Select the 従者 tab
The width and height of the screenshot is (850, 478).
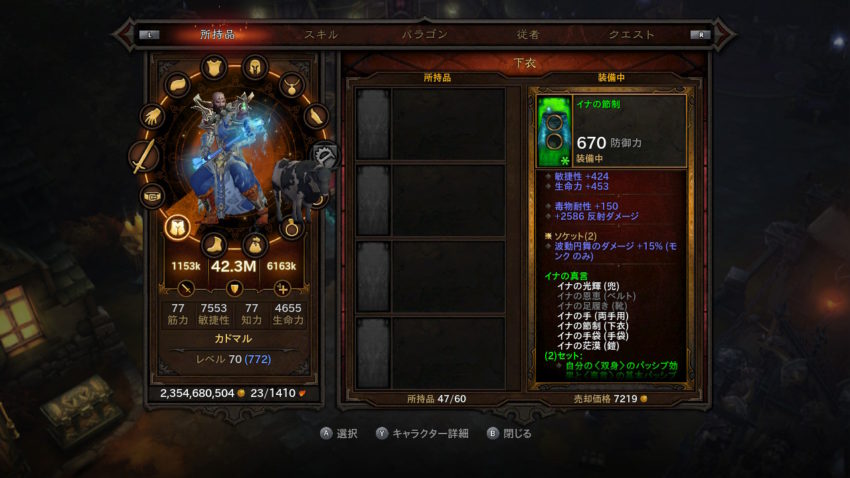[529, 34]
